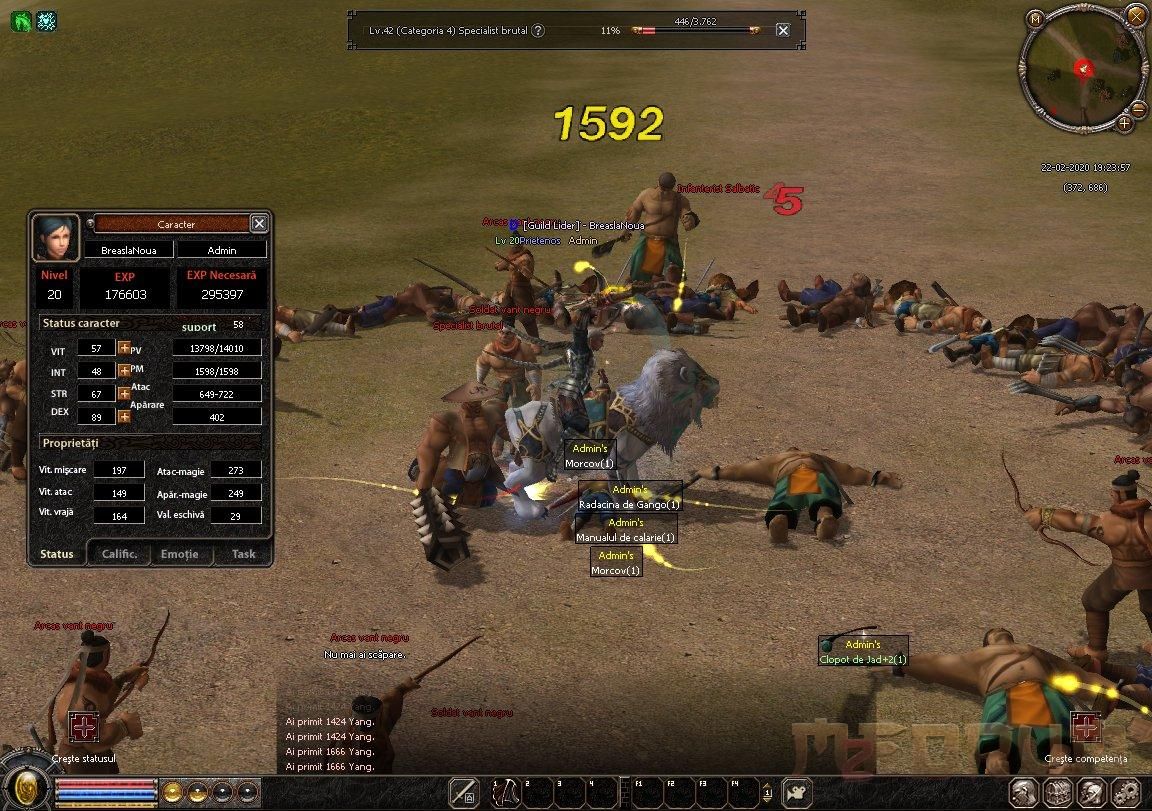Switch to the Calific. tab
1152x811 pixels.
coord(126,554)
